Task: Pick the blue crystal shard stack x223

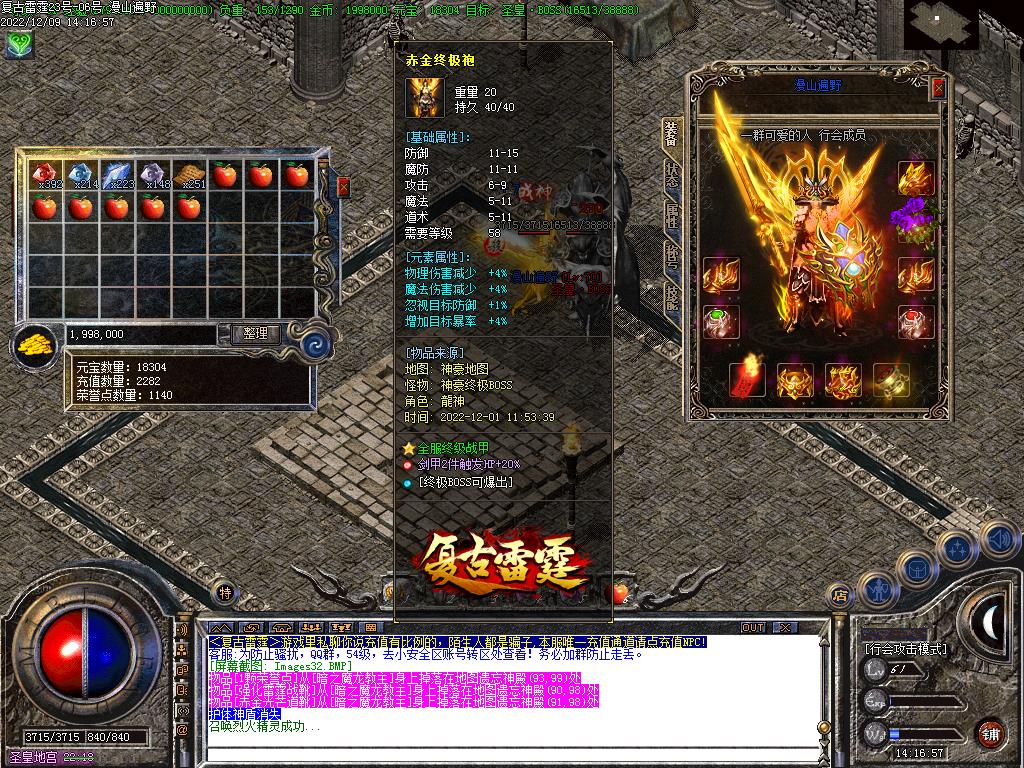Action: 116,175
